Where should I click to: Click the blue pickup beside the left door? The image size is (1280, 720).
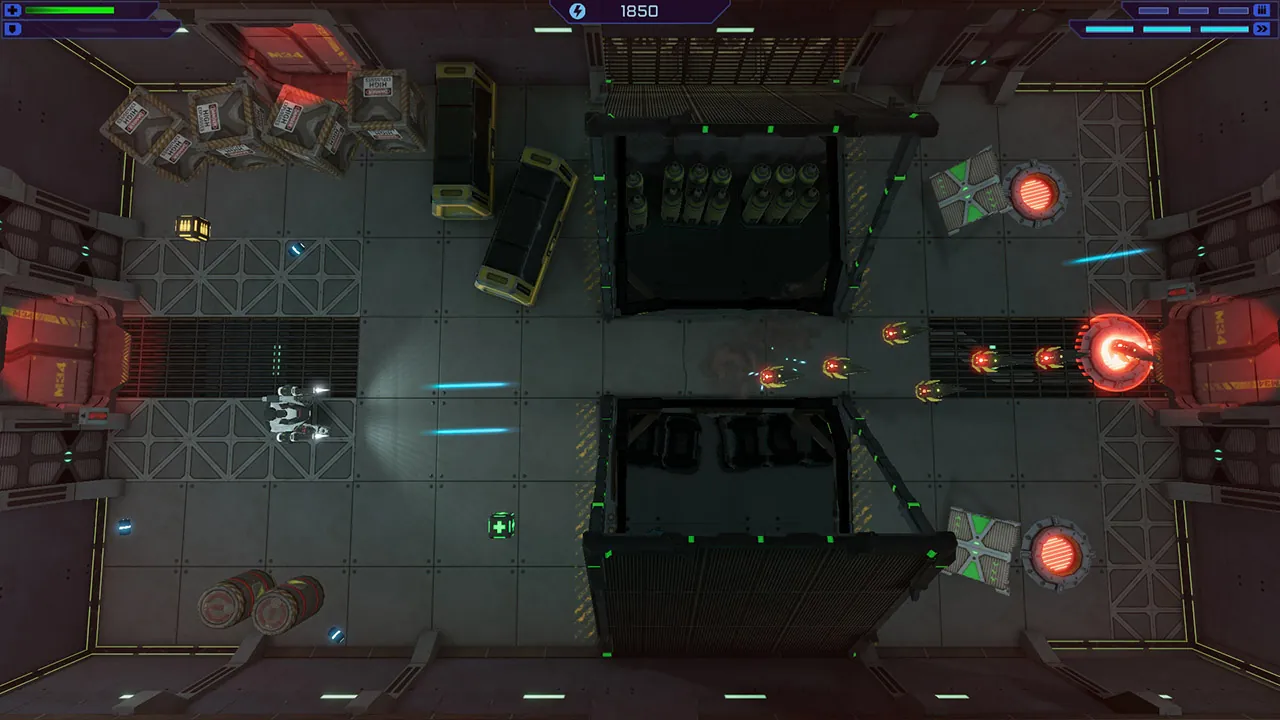tap(124, 525)
